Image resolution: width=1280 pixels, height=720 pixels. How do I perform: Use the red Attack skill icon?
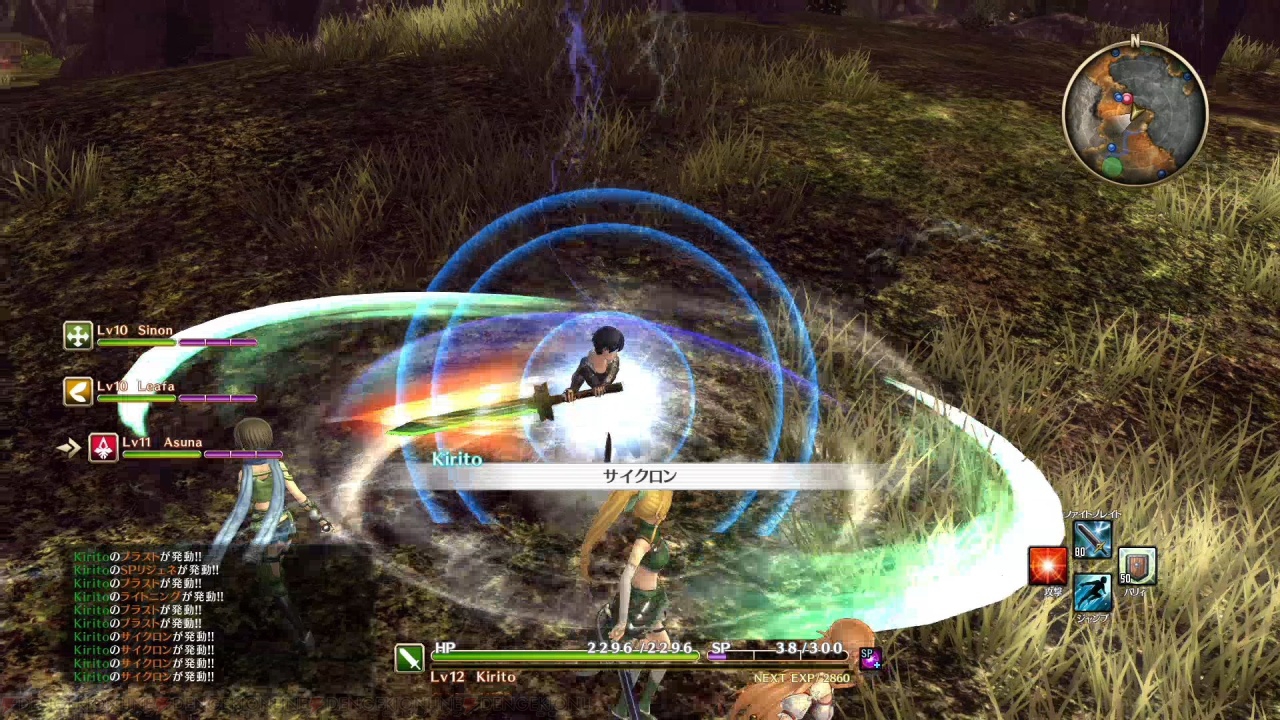tap(1047, 566)
